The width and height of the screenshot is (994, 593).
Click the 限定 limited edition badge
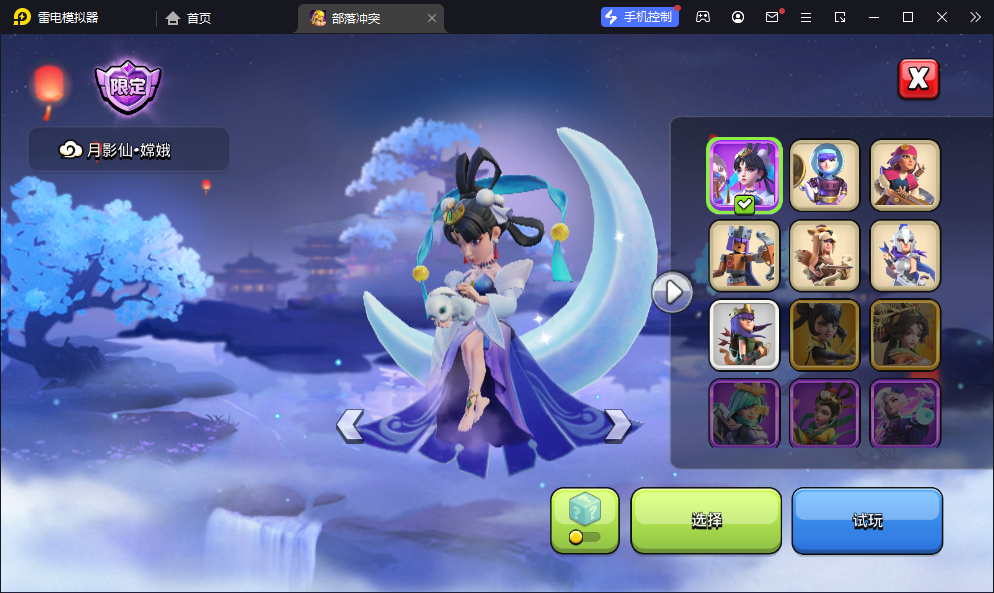[128, 88]
